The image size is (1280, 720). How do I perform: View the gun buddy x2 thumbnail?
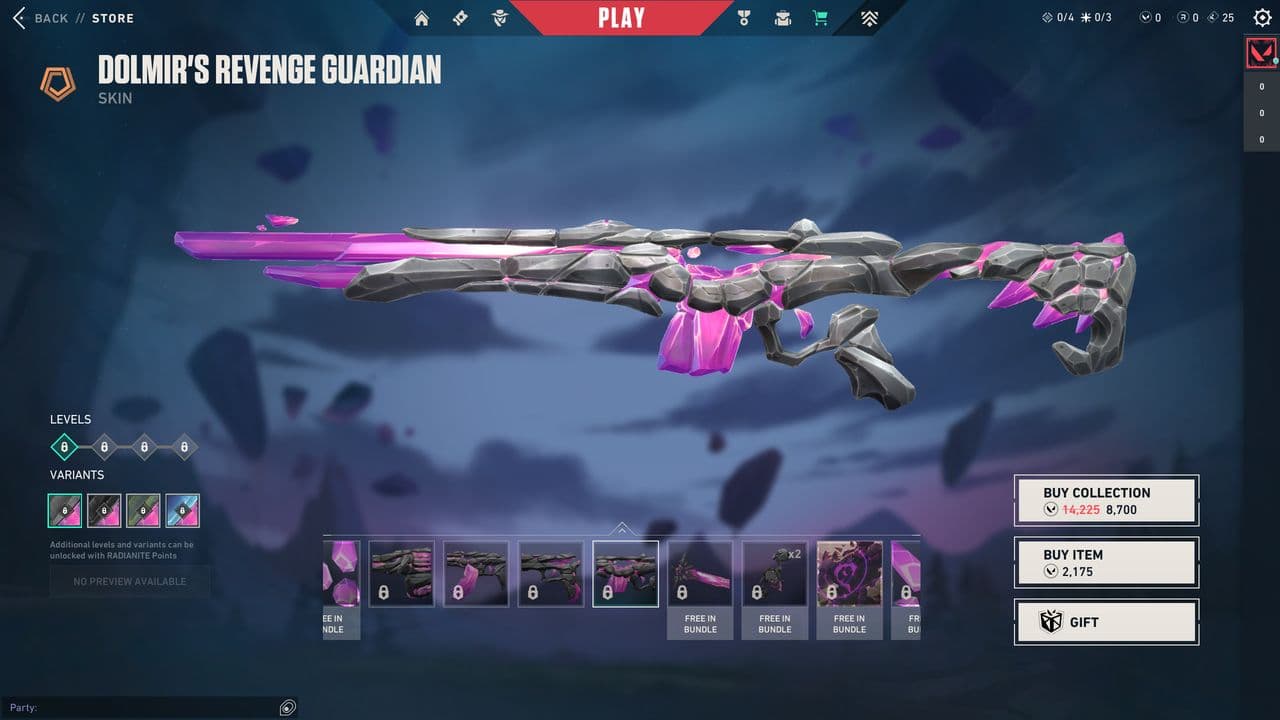click(x=774, y=574)
